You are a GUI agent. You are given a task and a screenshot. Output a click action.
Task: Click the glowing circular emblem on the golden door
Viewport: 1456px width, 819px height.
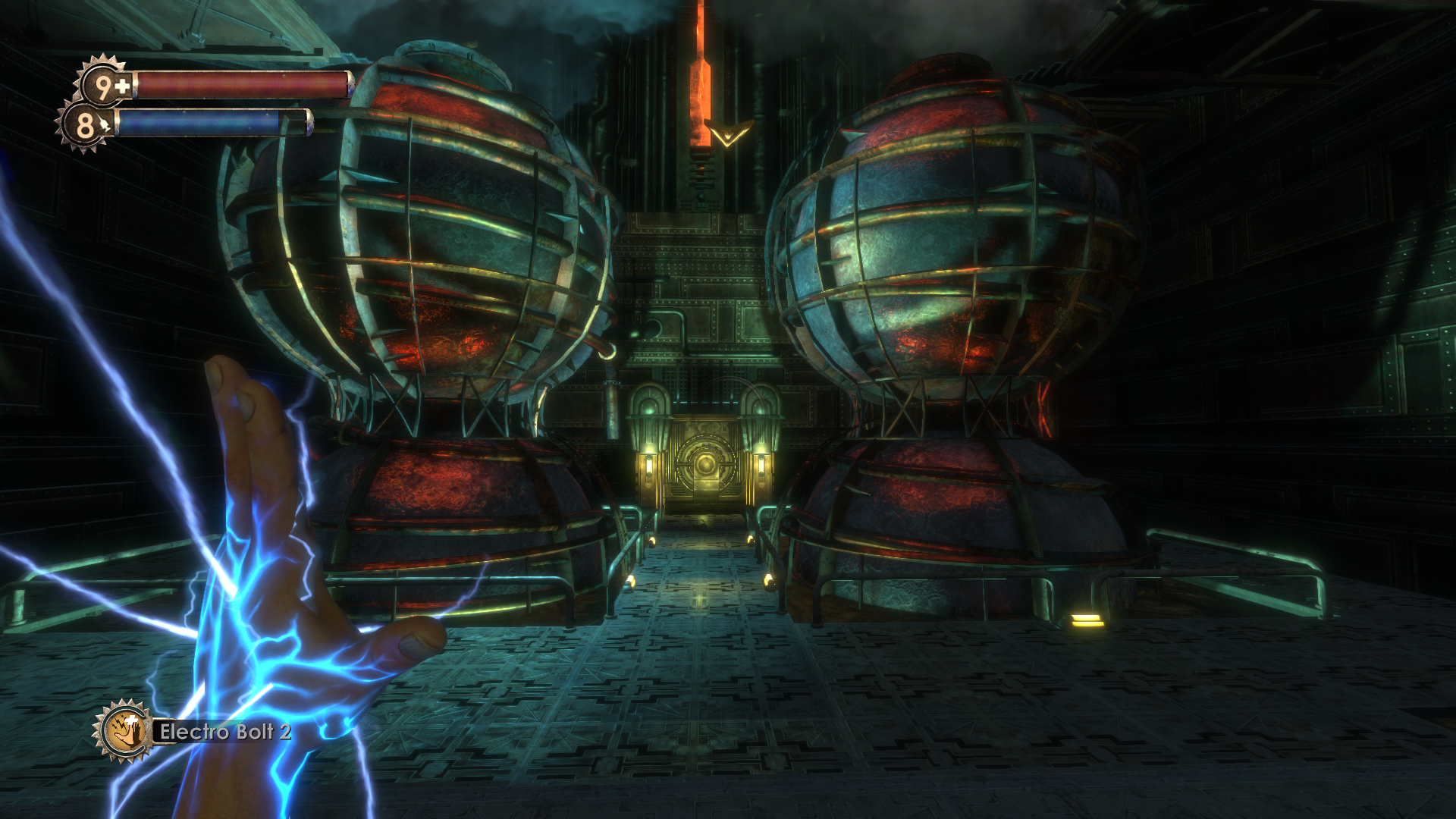pyautogui.click(x=707, y=464)
